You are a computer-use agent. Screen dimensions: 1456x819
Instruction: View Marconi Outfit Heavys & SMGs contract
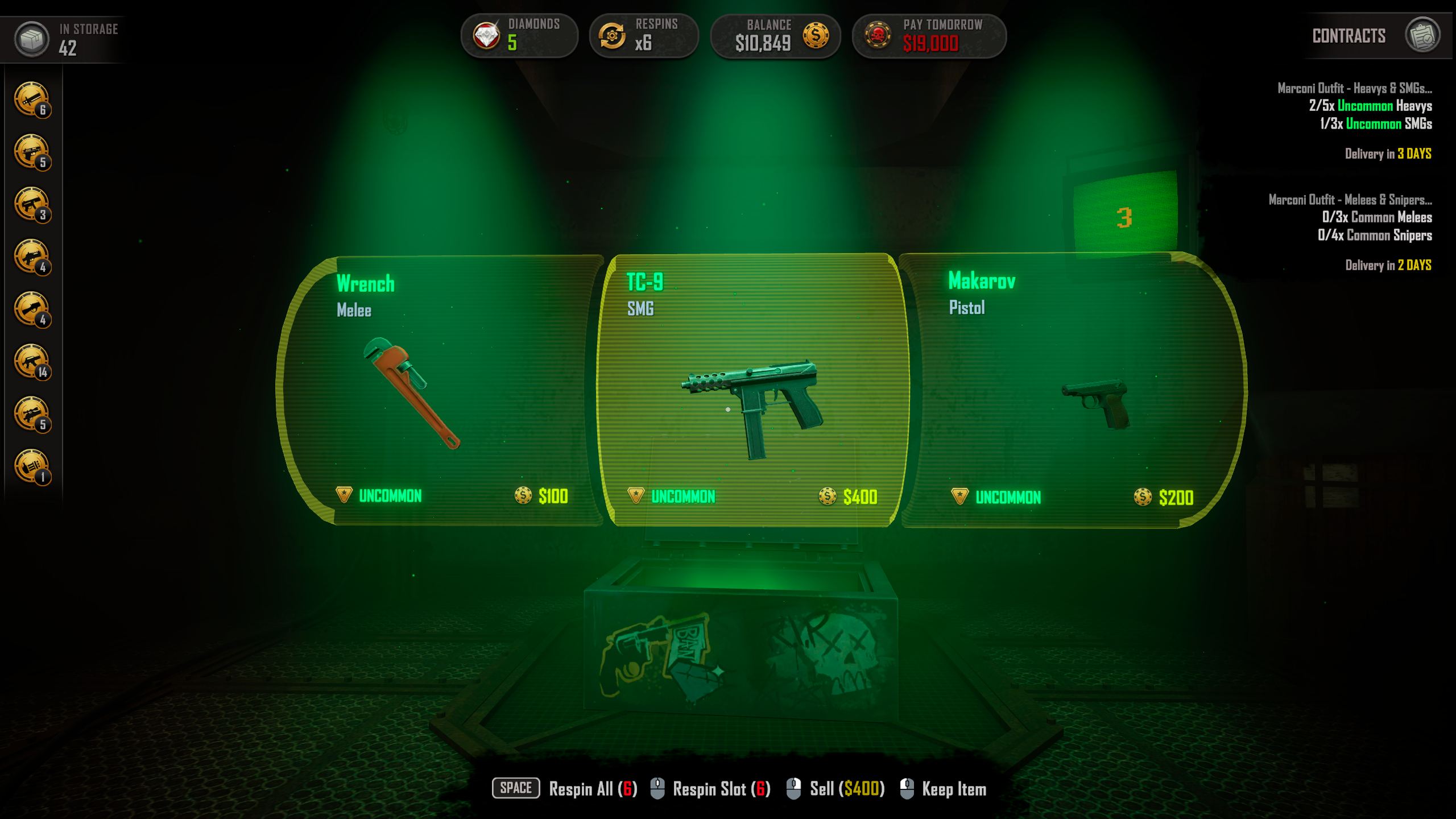(x=1355, y=88)
